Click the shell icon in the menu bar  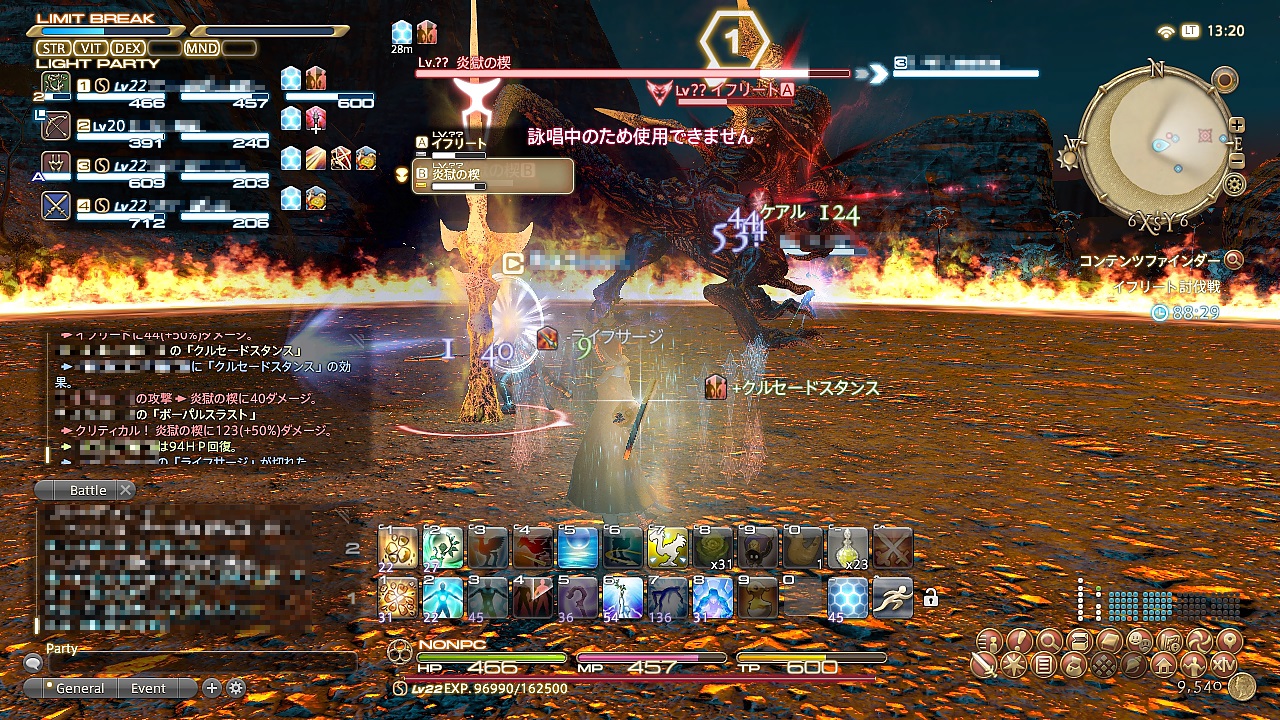(x=1135, y=664)
